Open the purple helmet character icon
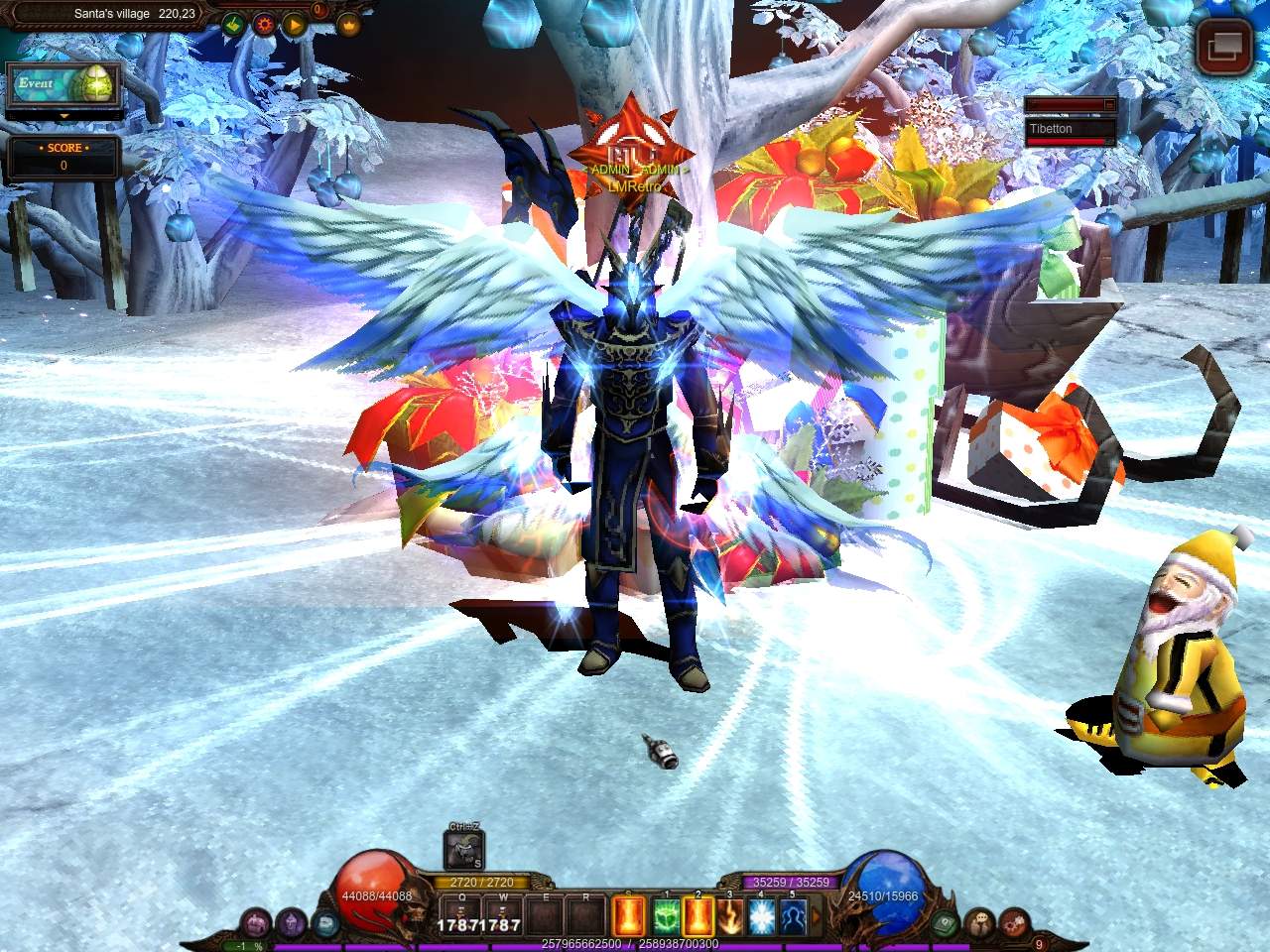 [291, 922]
